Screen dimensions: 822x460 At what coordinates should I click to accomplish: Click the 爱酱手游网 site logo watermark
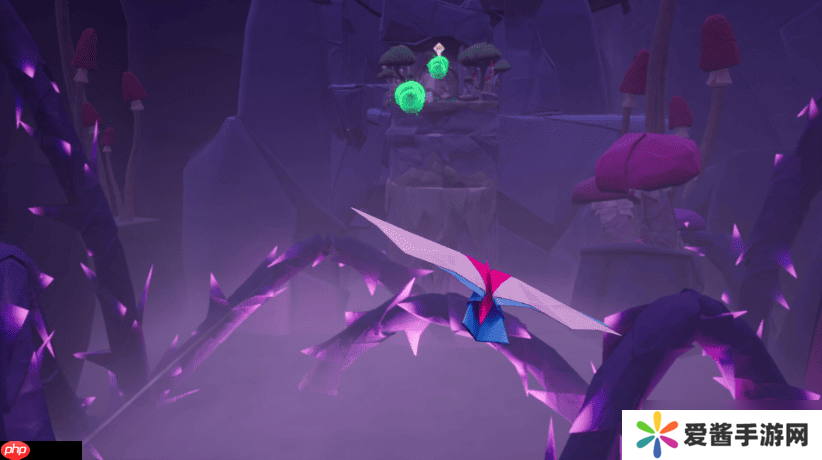(722, 435)
